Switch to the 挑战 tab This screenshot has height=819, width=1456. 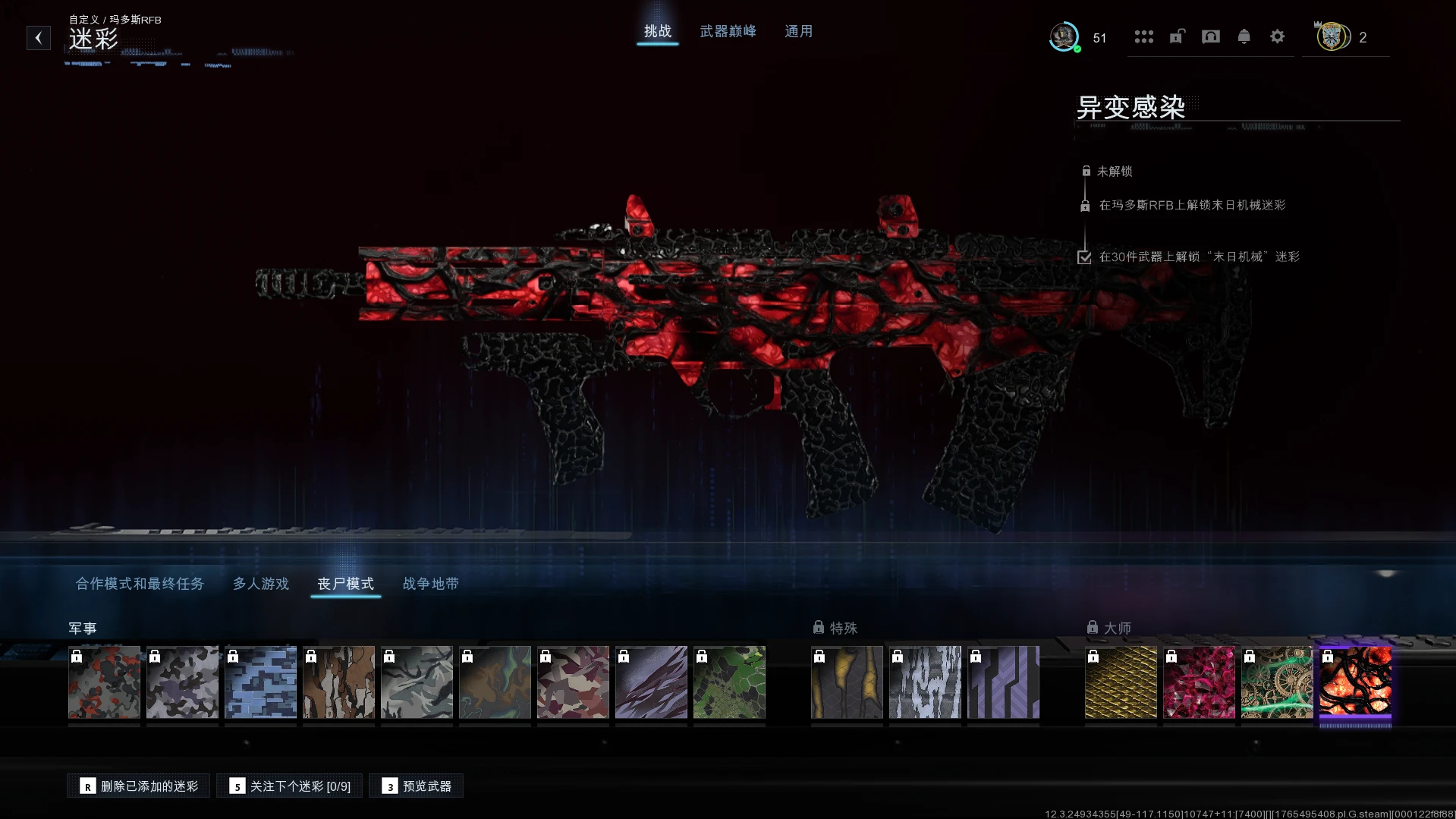[x=657, y=31]
